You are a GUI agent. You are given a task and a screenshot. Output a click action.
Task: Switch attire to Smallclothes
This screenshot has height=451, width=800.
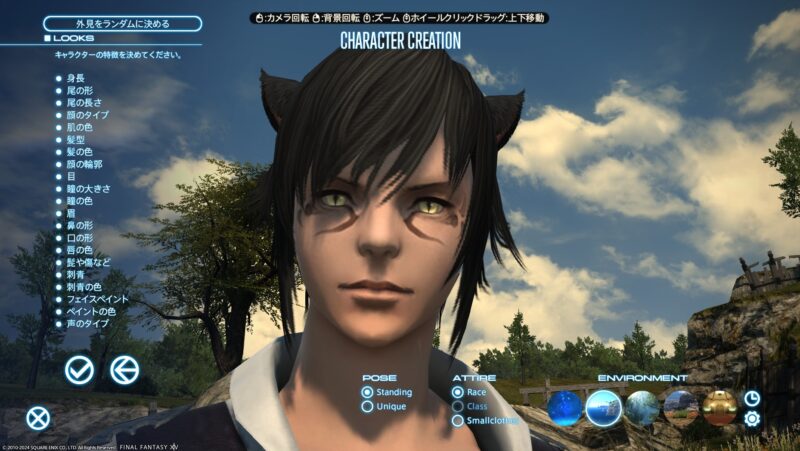pos(486,420)
